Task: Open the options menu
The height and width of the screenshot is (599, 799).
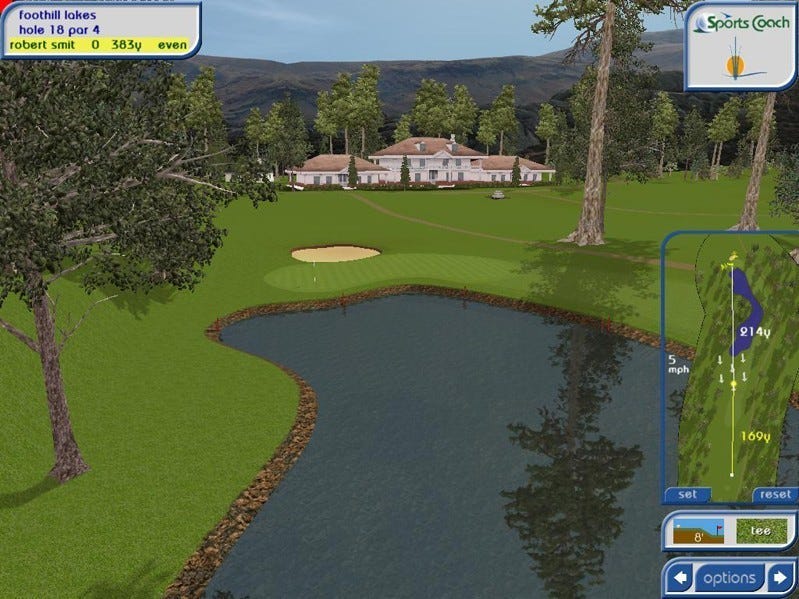Action: click(729, 578)
